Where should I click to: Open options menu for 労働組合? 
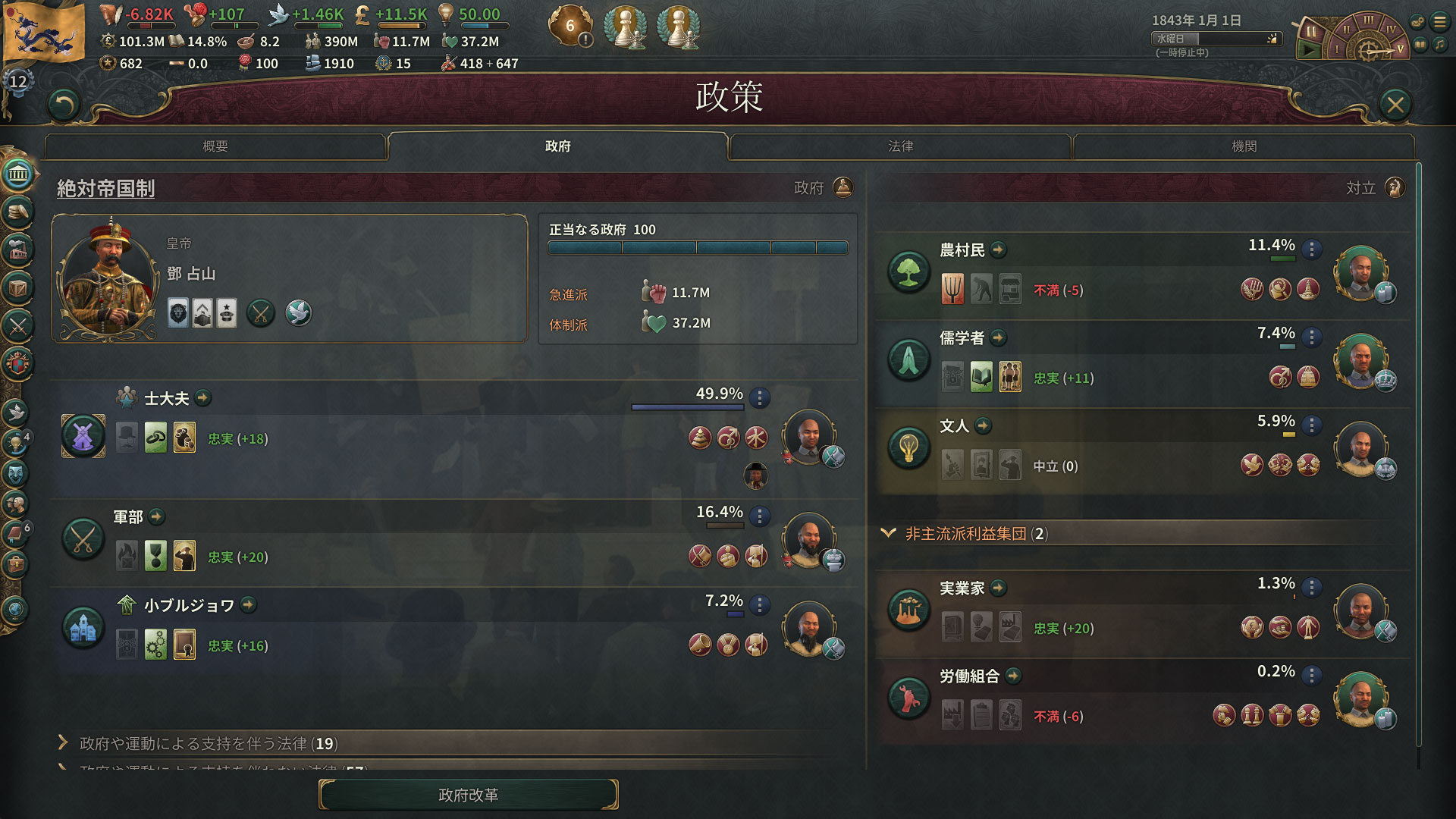1311,675
